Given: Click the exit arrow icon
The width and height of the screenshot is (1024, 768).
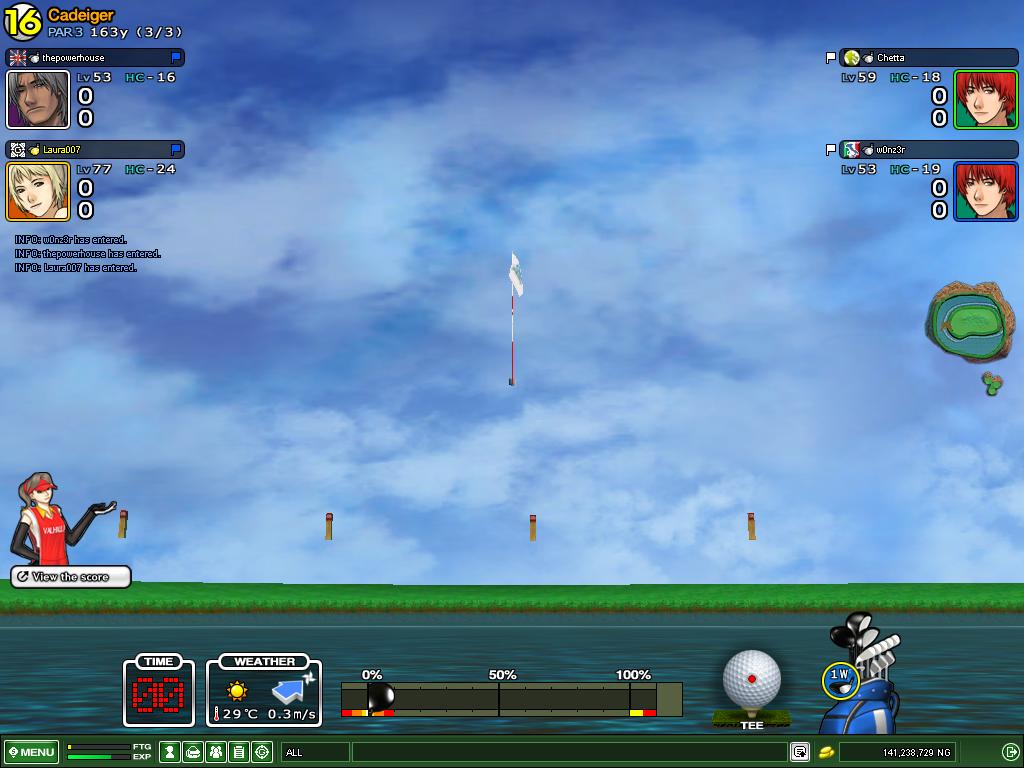Looking at the screenshot, I should (1010, 752).
